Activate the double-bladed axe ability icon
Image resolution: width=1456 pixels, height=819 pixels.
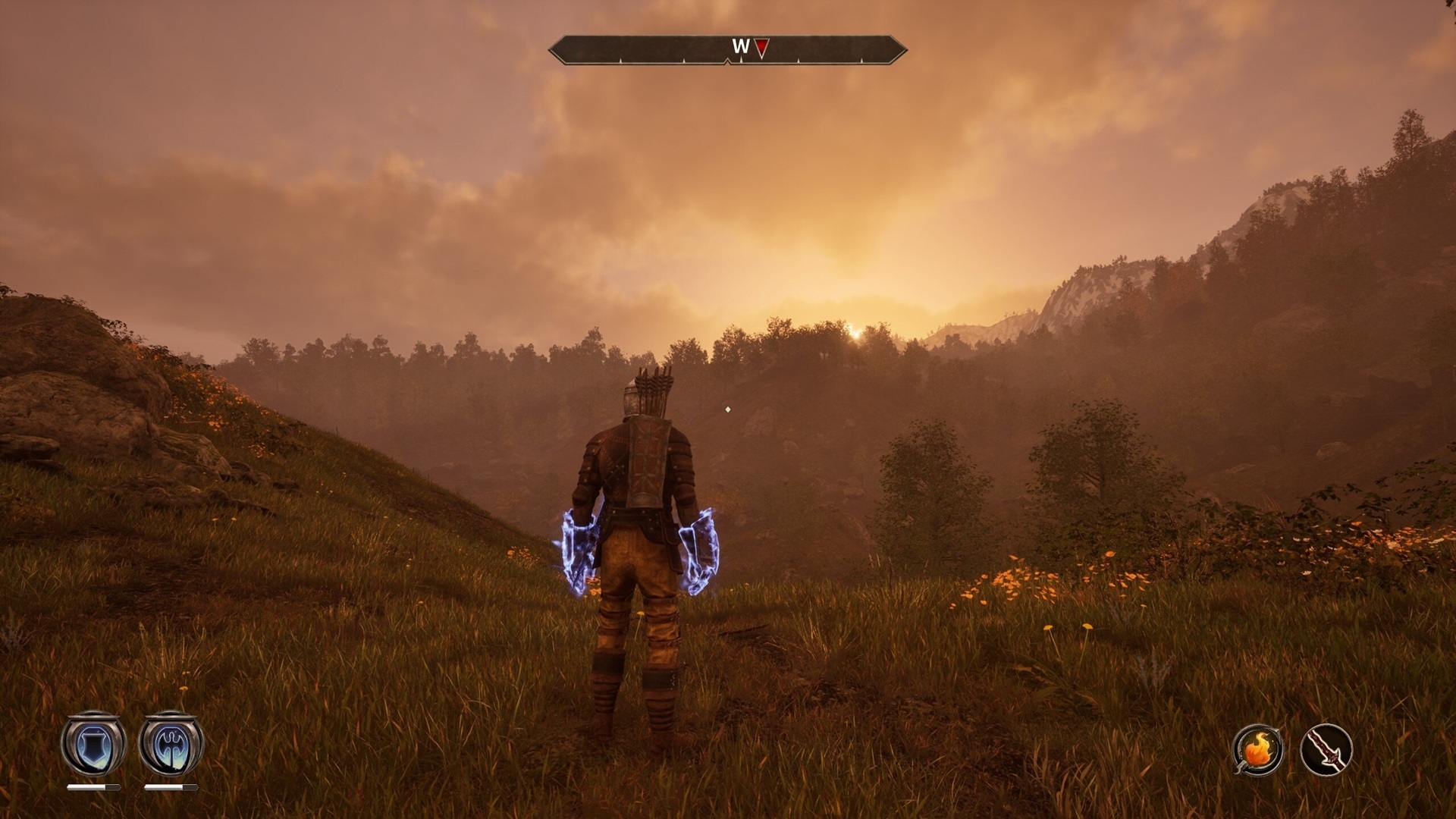tap(171, 744)
